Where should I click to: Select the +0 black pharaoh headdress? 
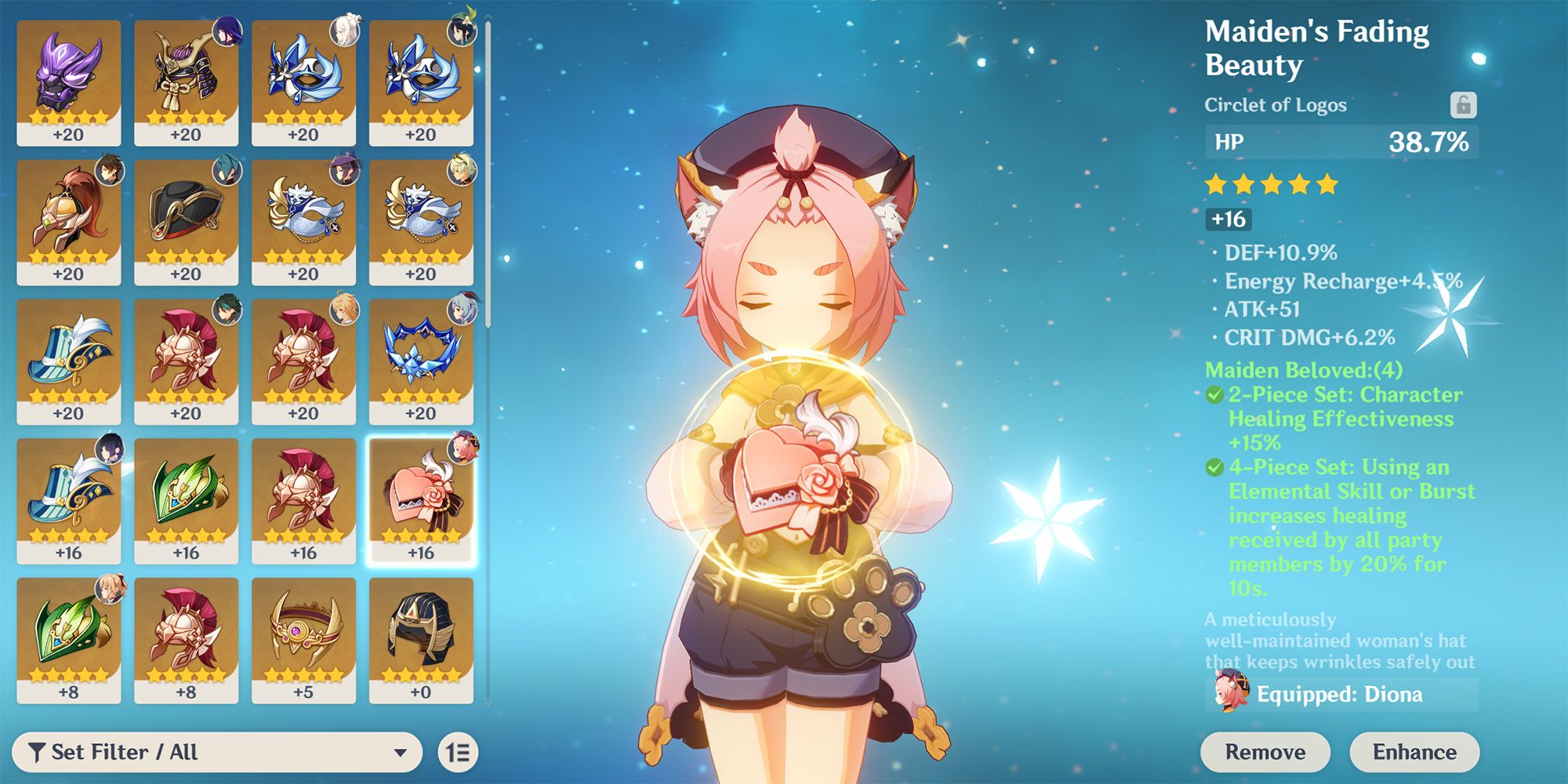click(x=421, y=640)
